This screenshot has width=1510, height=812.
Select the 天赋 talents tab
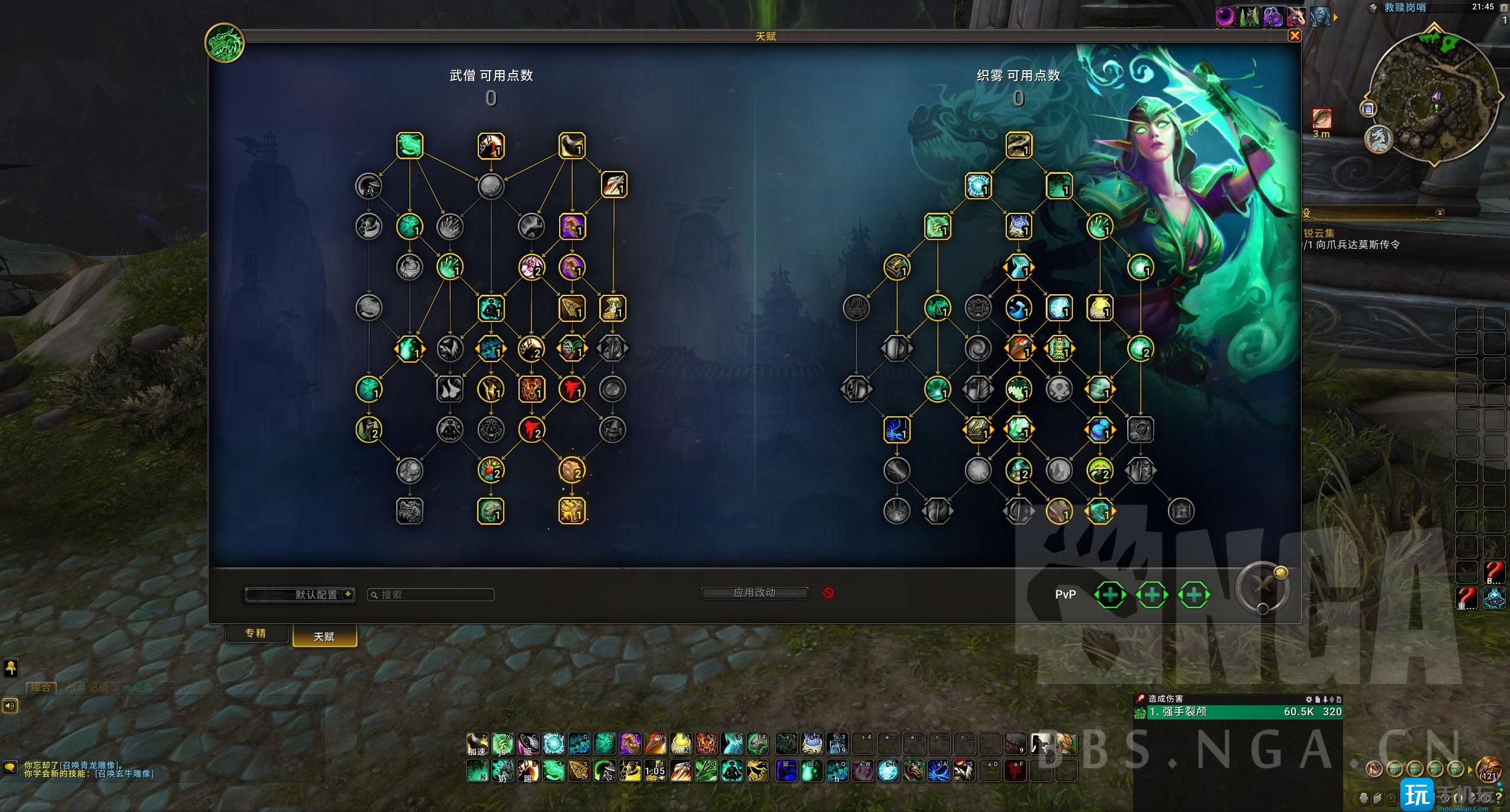click(324, 636)
